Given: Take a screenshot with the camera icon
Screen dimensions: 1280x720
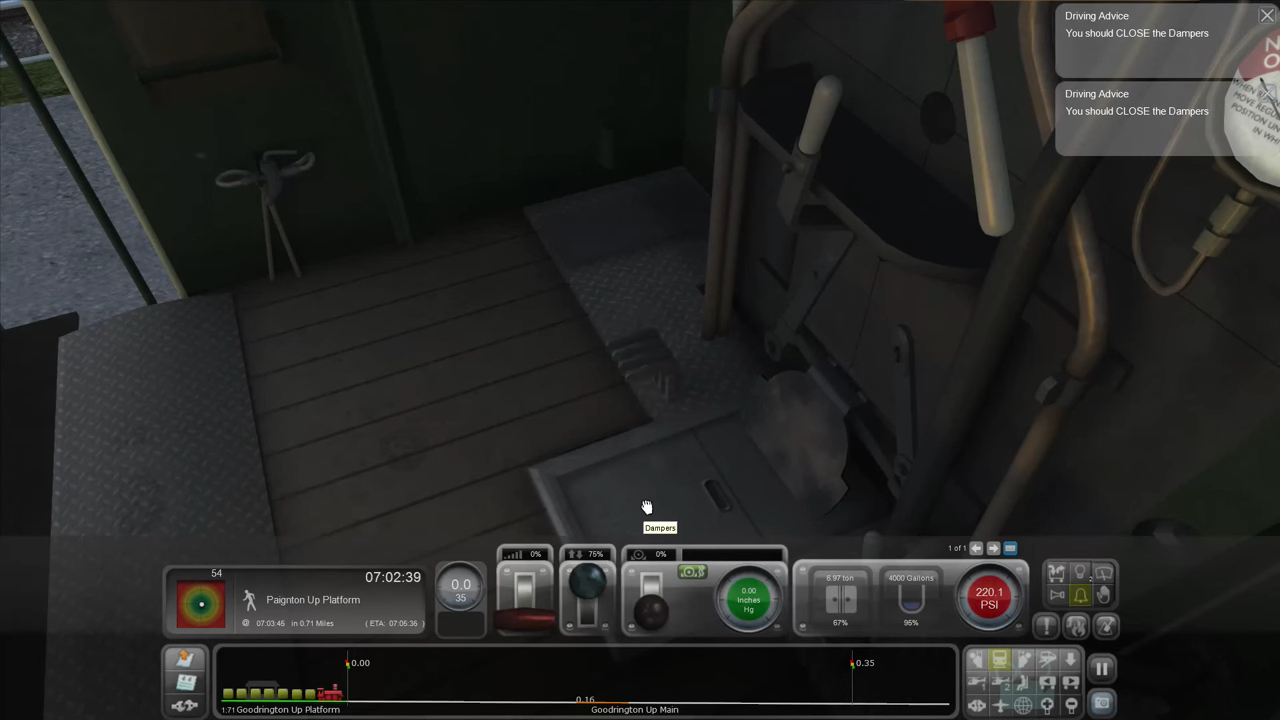Looking at the screenshot, I should (1102, 702).
